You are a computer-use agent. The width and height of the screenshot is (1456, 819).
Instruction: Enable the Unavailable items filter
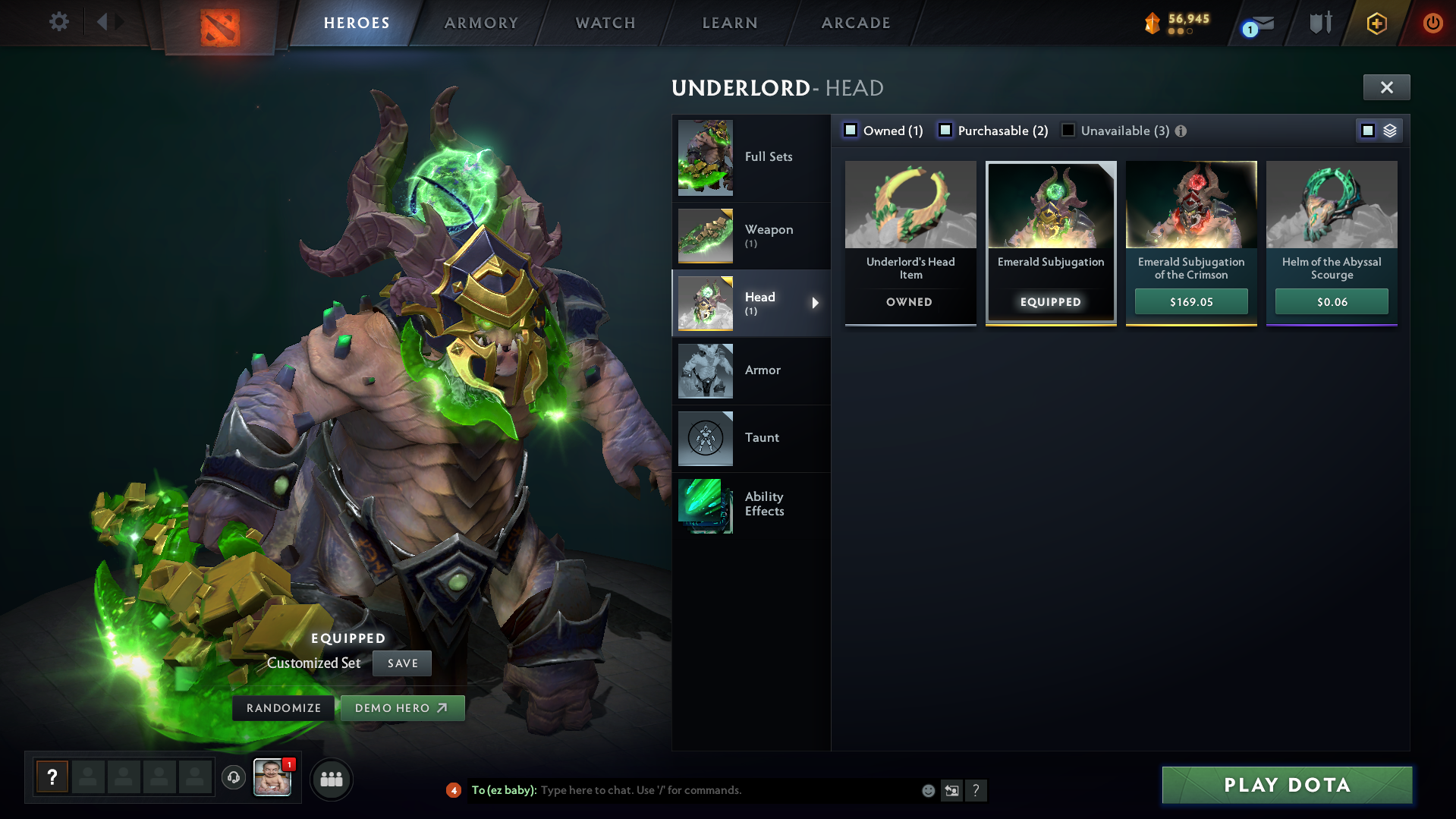1068,131
